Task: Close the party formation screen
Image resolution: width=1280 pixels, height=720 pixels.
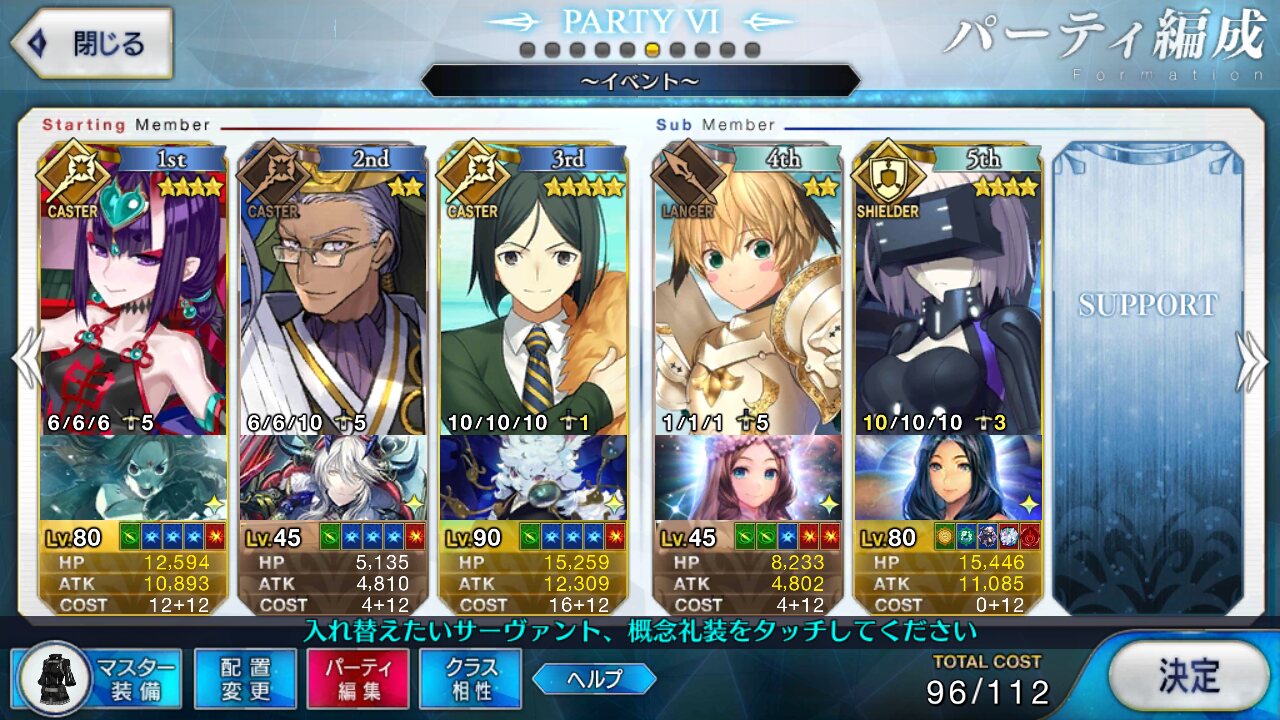Action: point(92,44)
